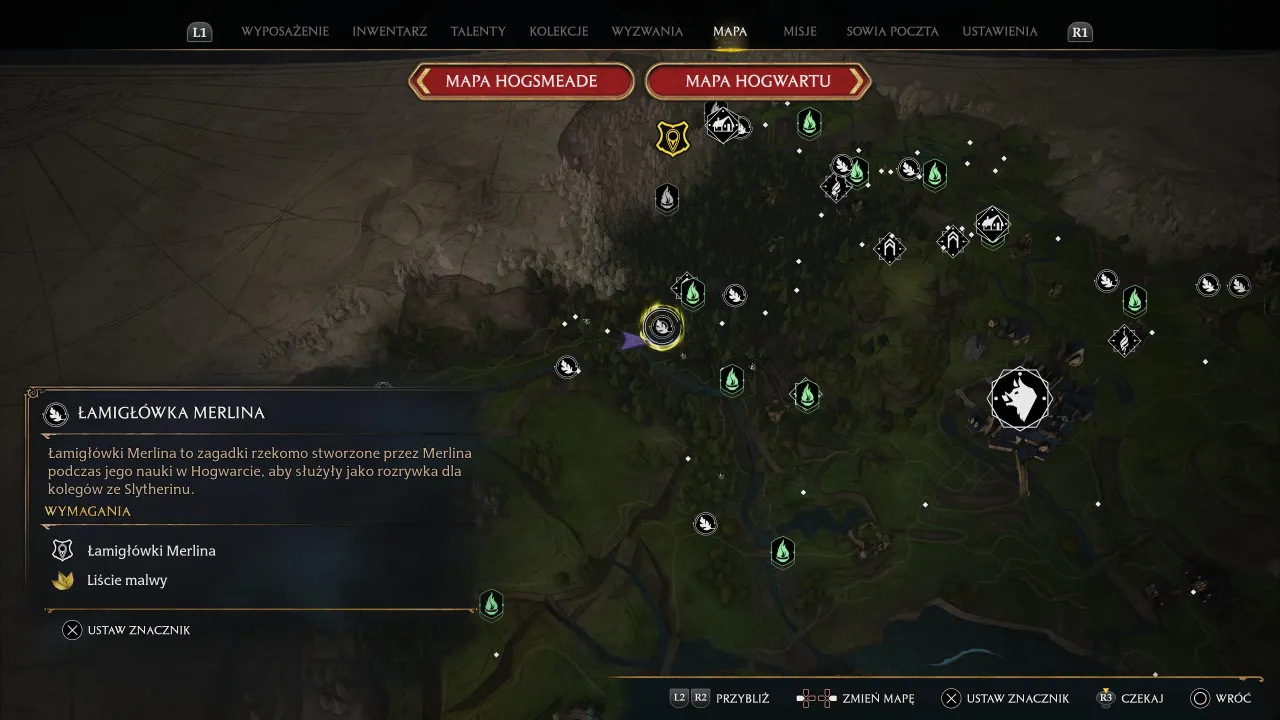This screenshot has height=720, width=1280.
Task: Select the highlighted Merlin Trial map icon
Action: [x=661, y=326]
